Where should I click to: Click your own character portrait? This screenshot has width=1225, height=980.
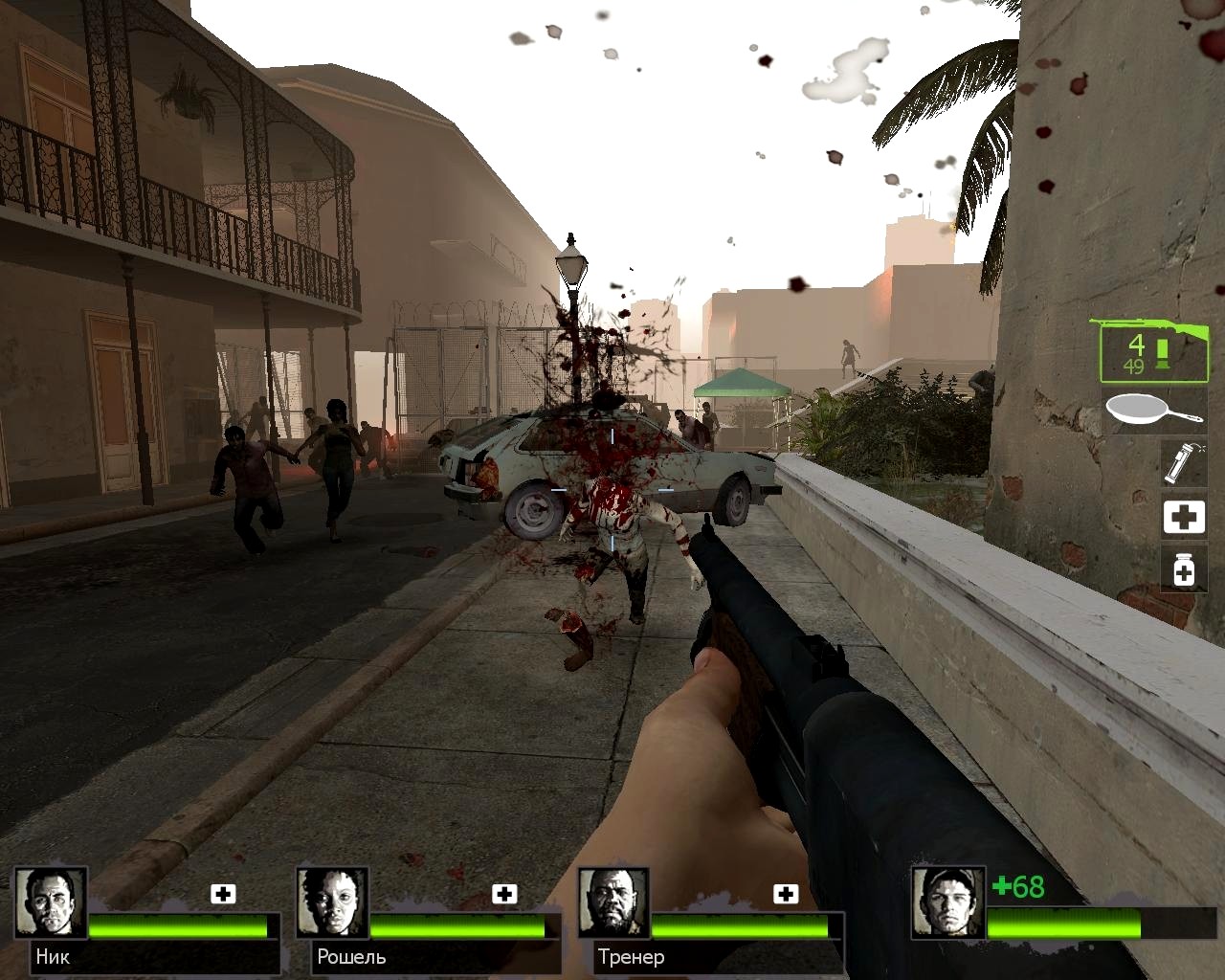947,902
